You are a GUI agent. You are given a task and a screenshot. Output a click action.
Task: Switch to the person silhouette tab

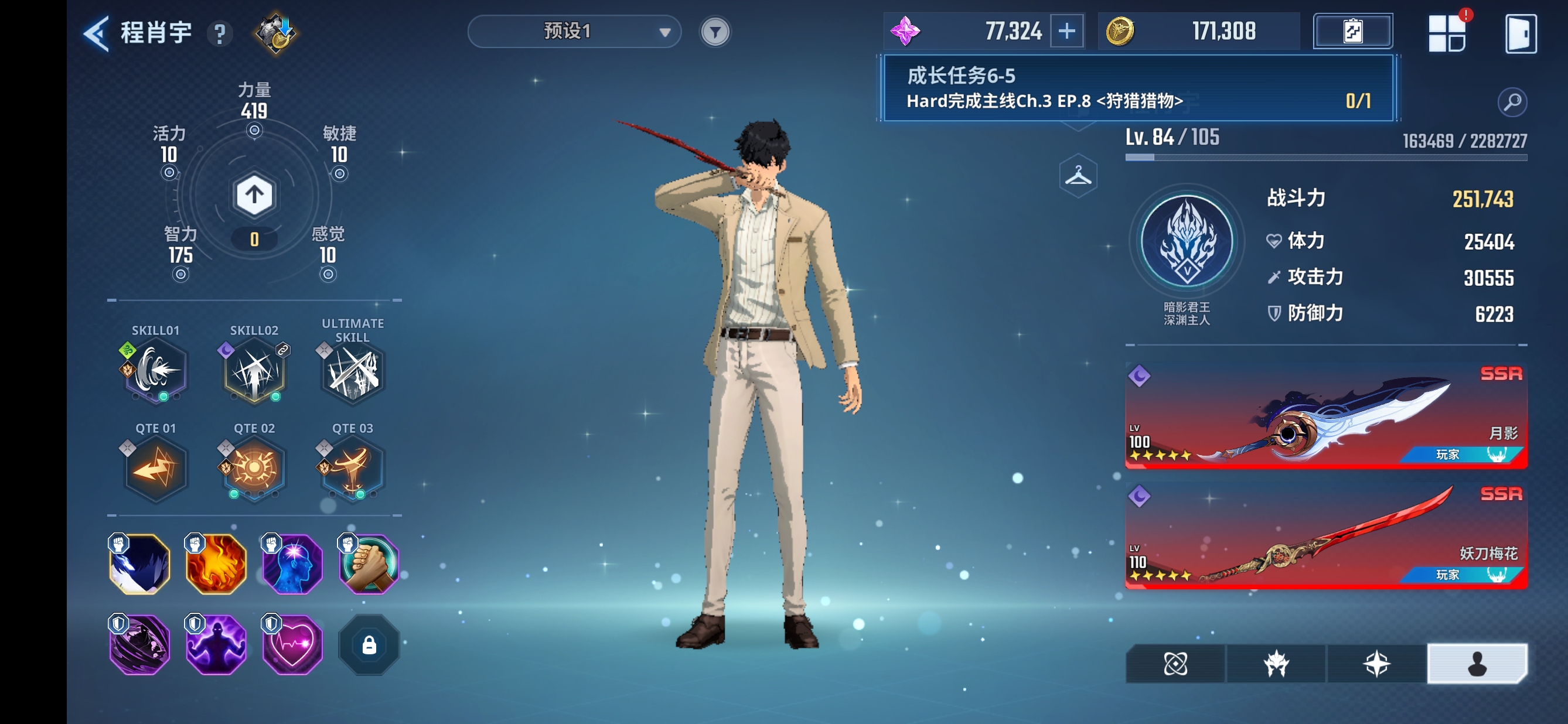click(1476, 664)
